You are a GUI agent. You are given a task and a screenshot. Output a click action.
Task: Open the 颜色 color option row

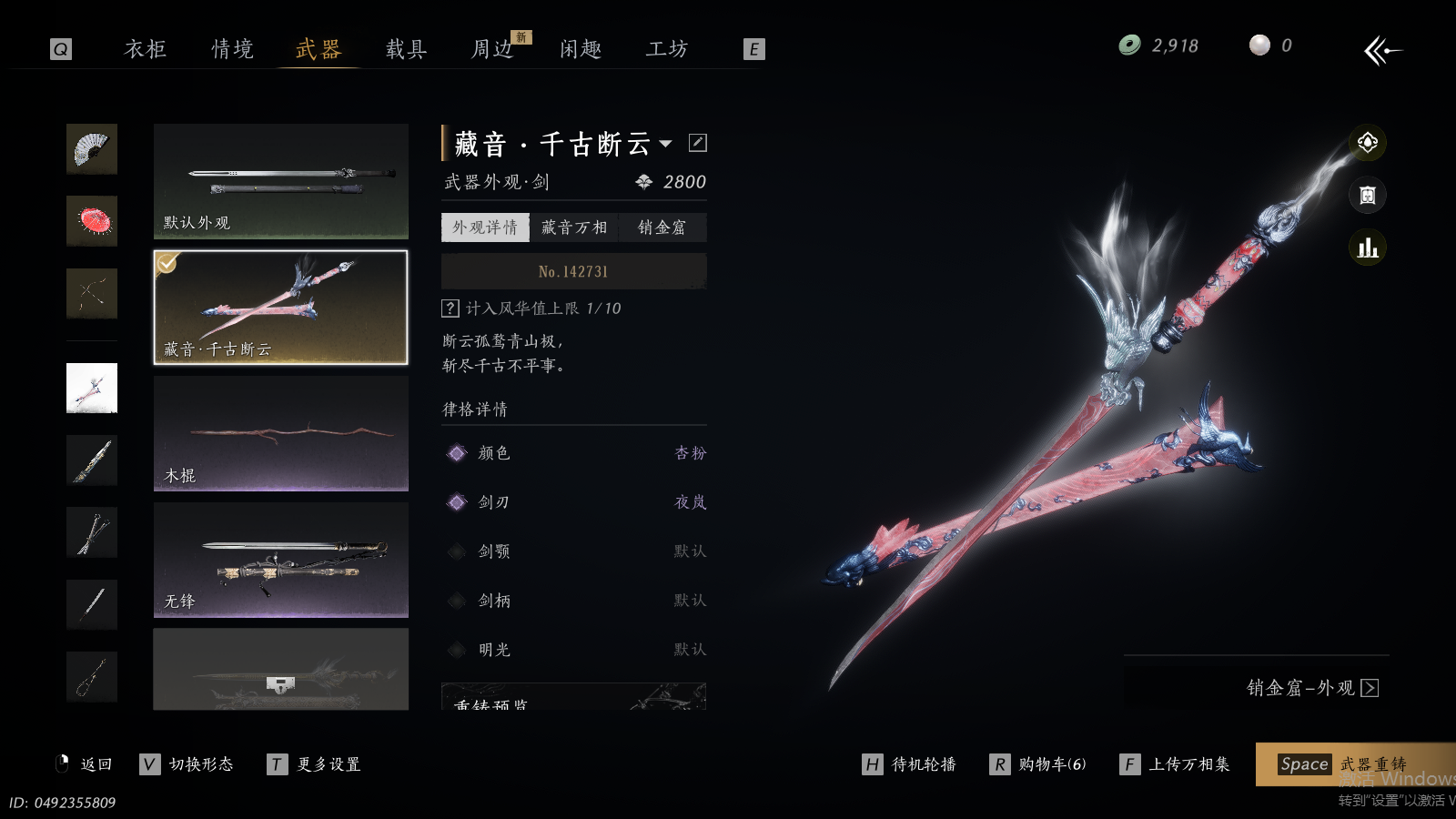[574, 453]
